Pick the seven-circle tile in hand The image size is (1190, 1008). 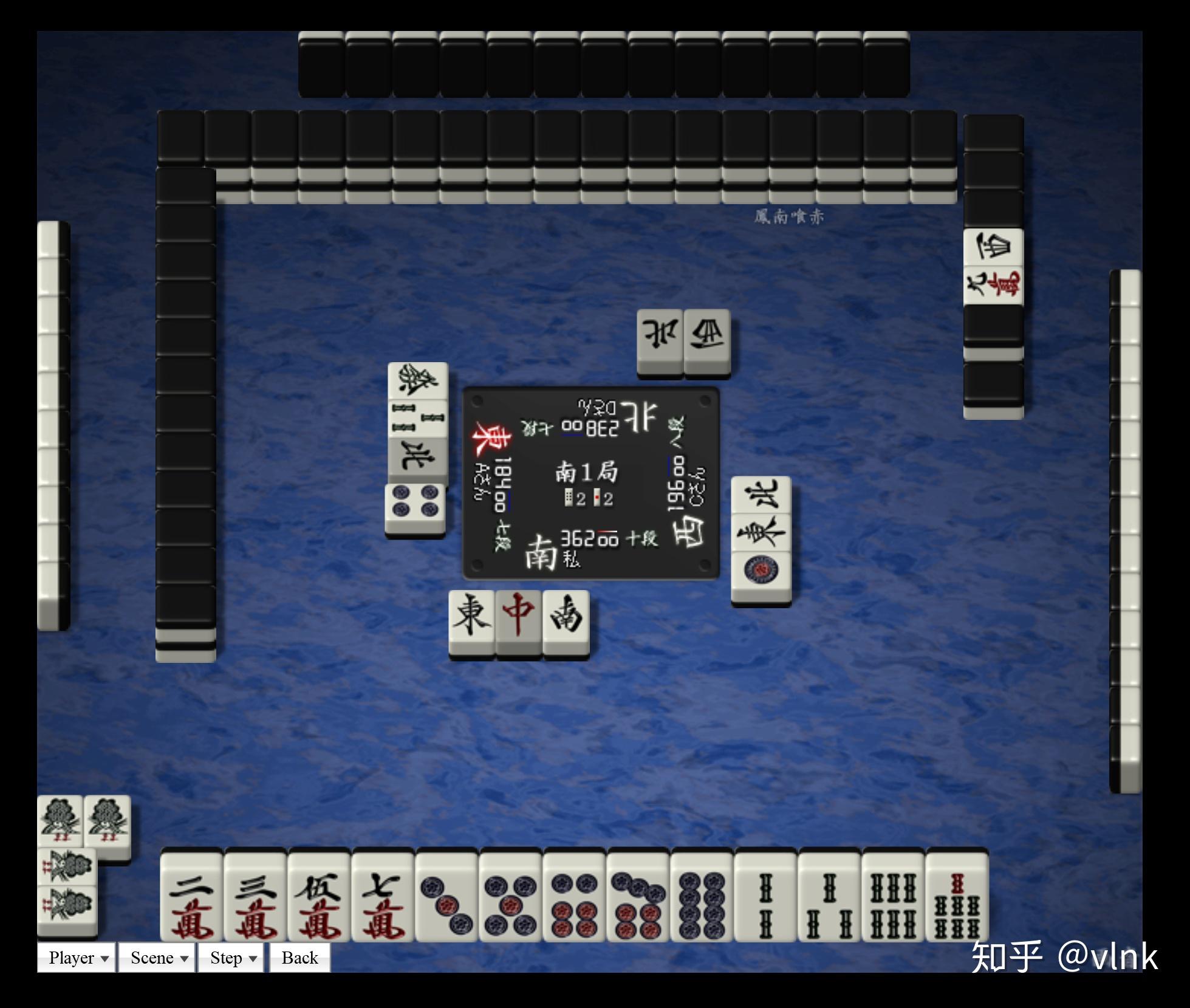638,897
